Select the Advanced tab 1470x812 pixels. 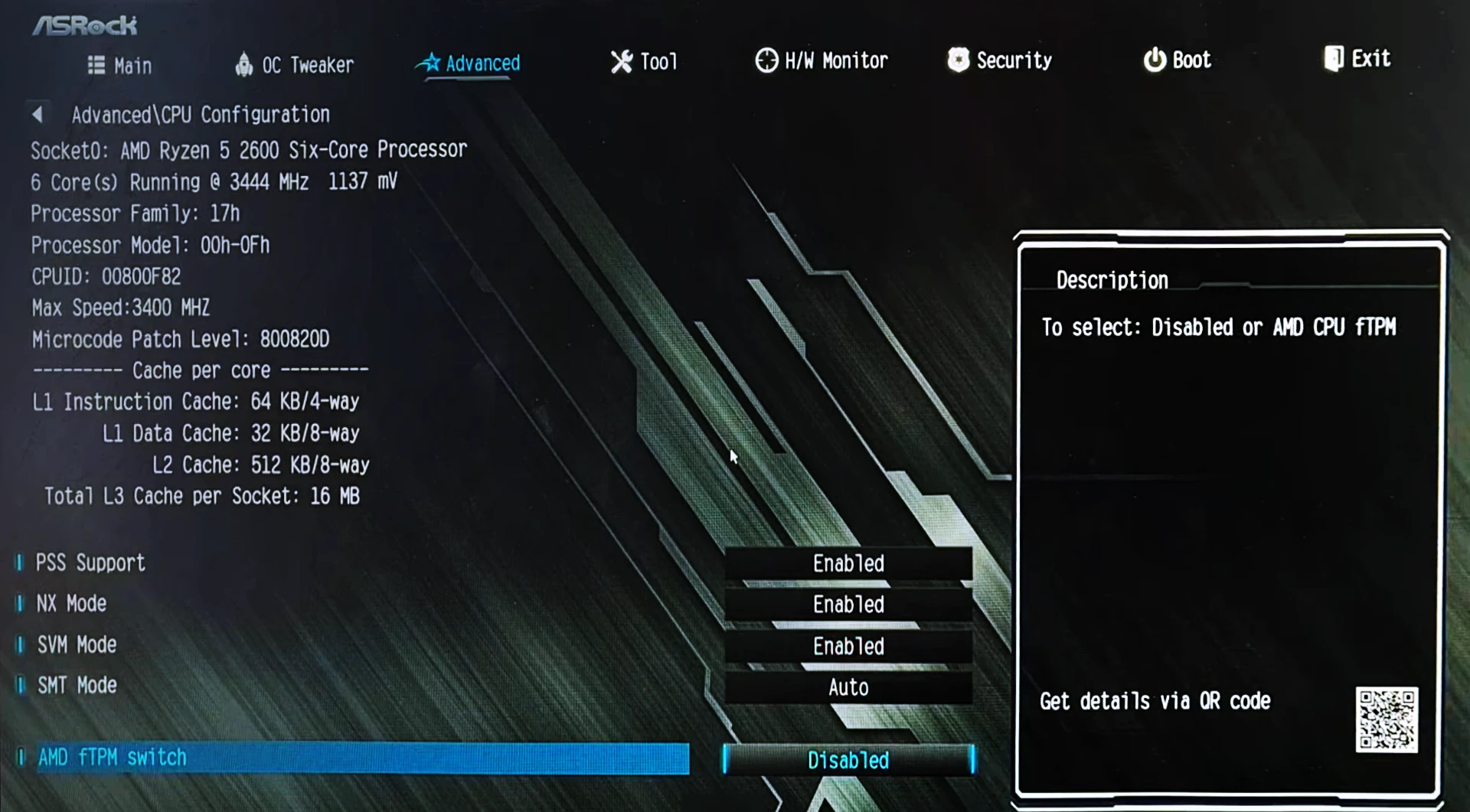[x=469, y=64]
